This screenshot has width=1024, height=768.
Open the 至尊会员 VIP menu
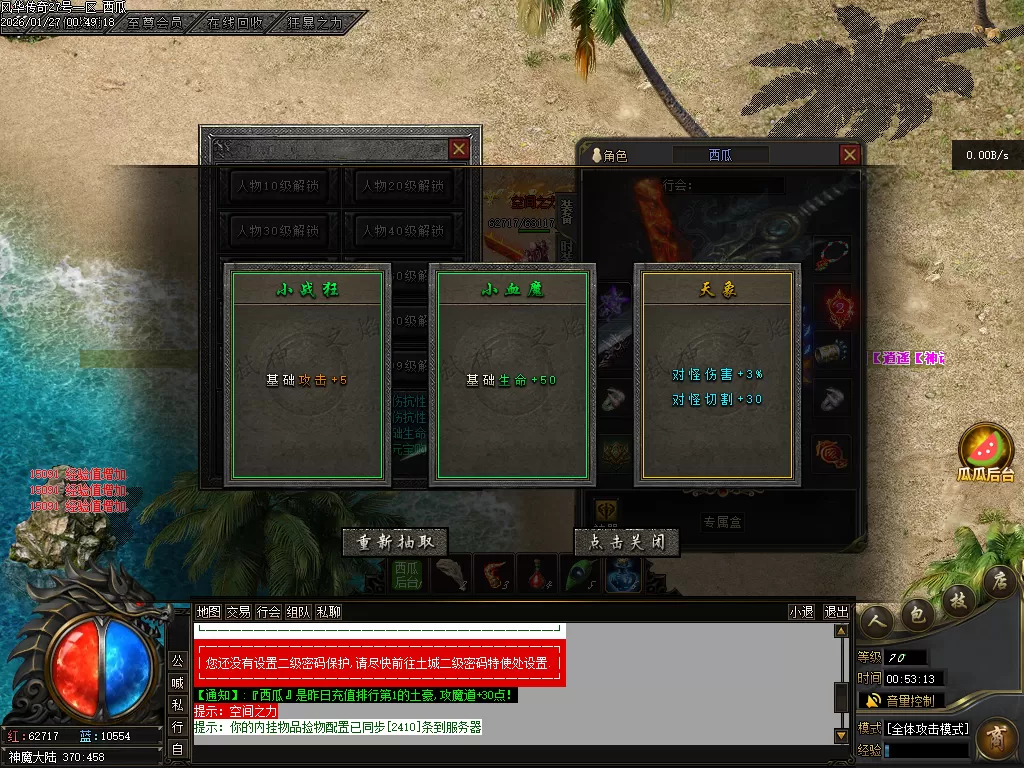pyautogui.click(x=155, y=21)
